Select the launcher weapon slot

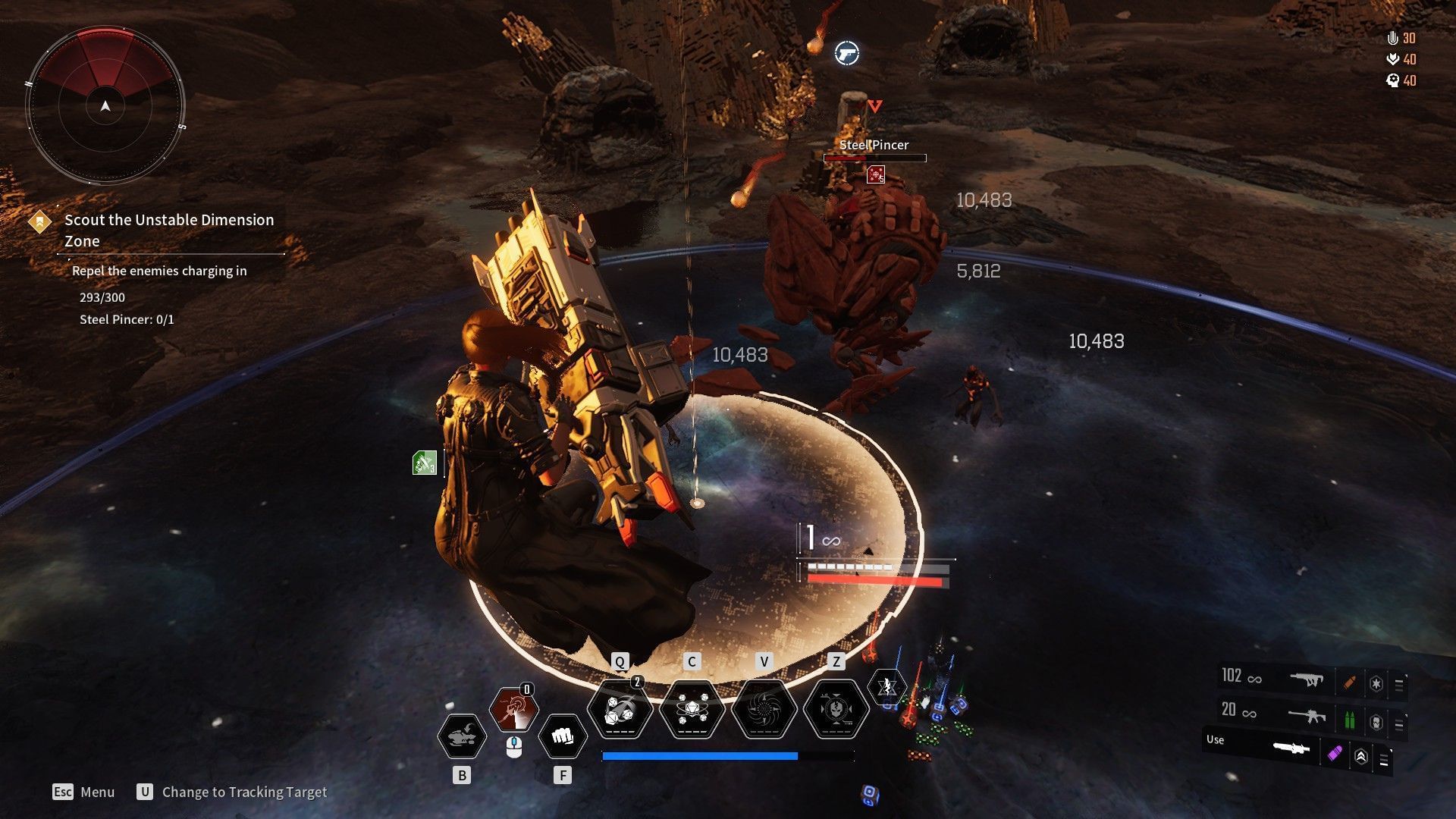1291,749
